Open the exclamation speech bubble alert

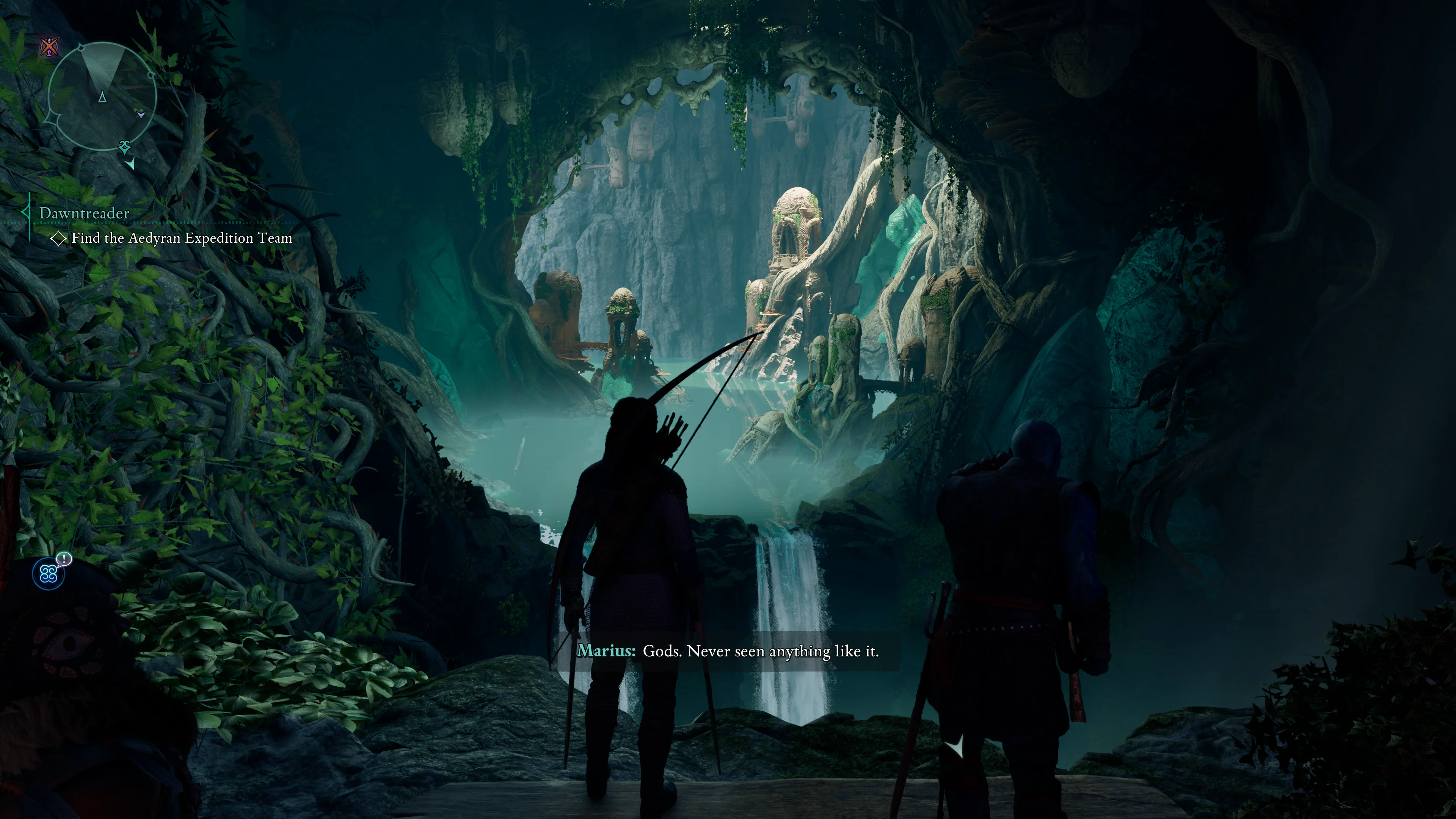pos(65,560)
